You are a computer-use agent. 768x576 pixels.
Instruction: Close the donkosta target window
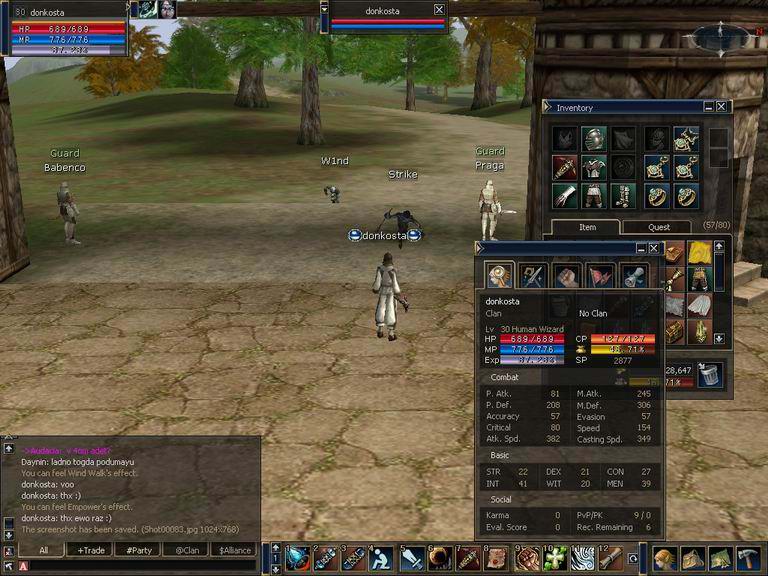coord(439,9)
